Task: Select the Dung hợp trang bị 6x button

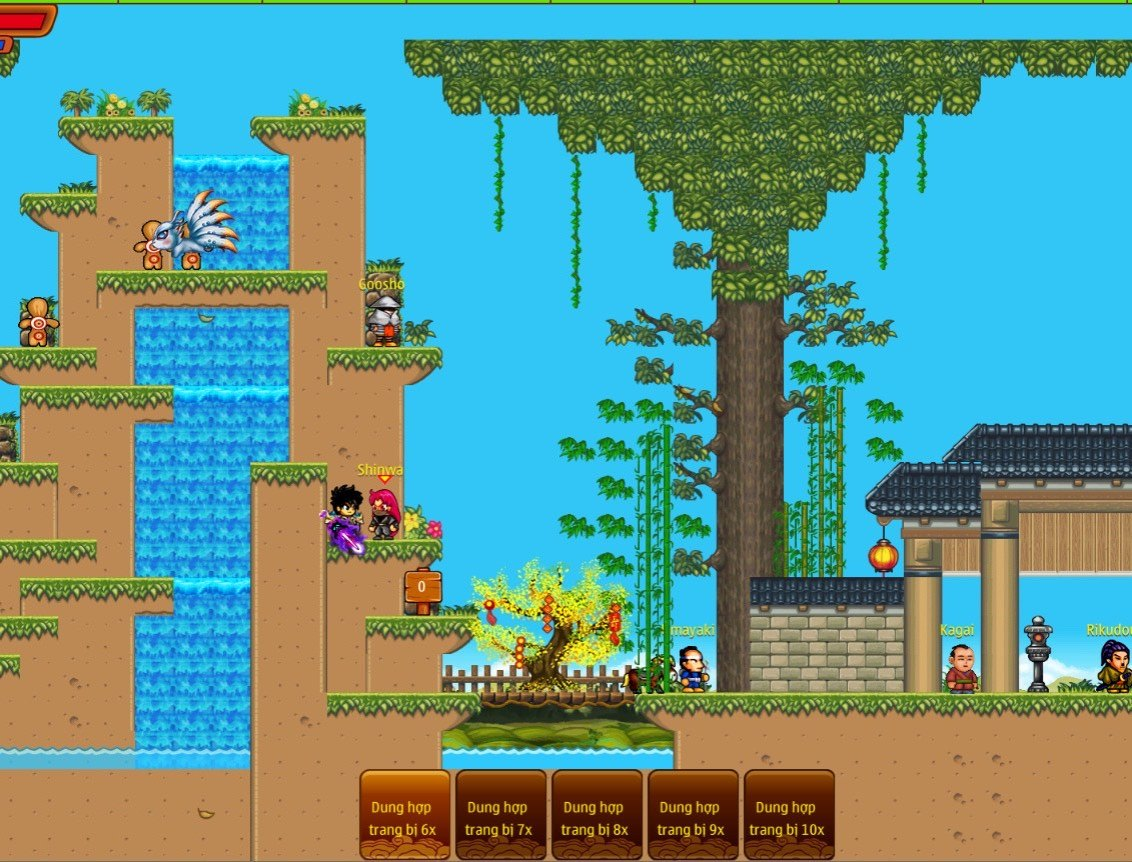Action: 405,815
